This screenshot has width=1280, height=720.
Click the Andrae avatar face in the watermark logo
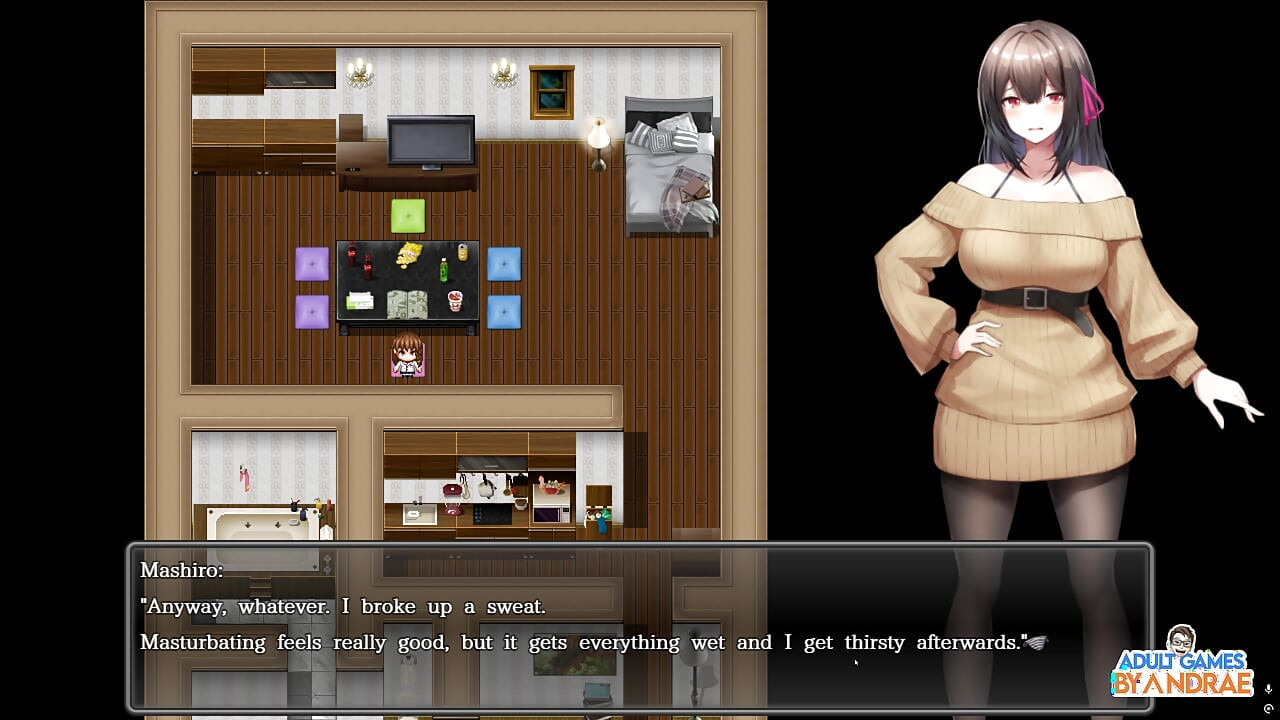pos(1180,637)
